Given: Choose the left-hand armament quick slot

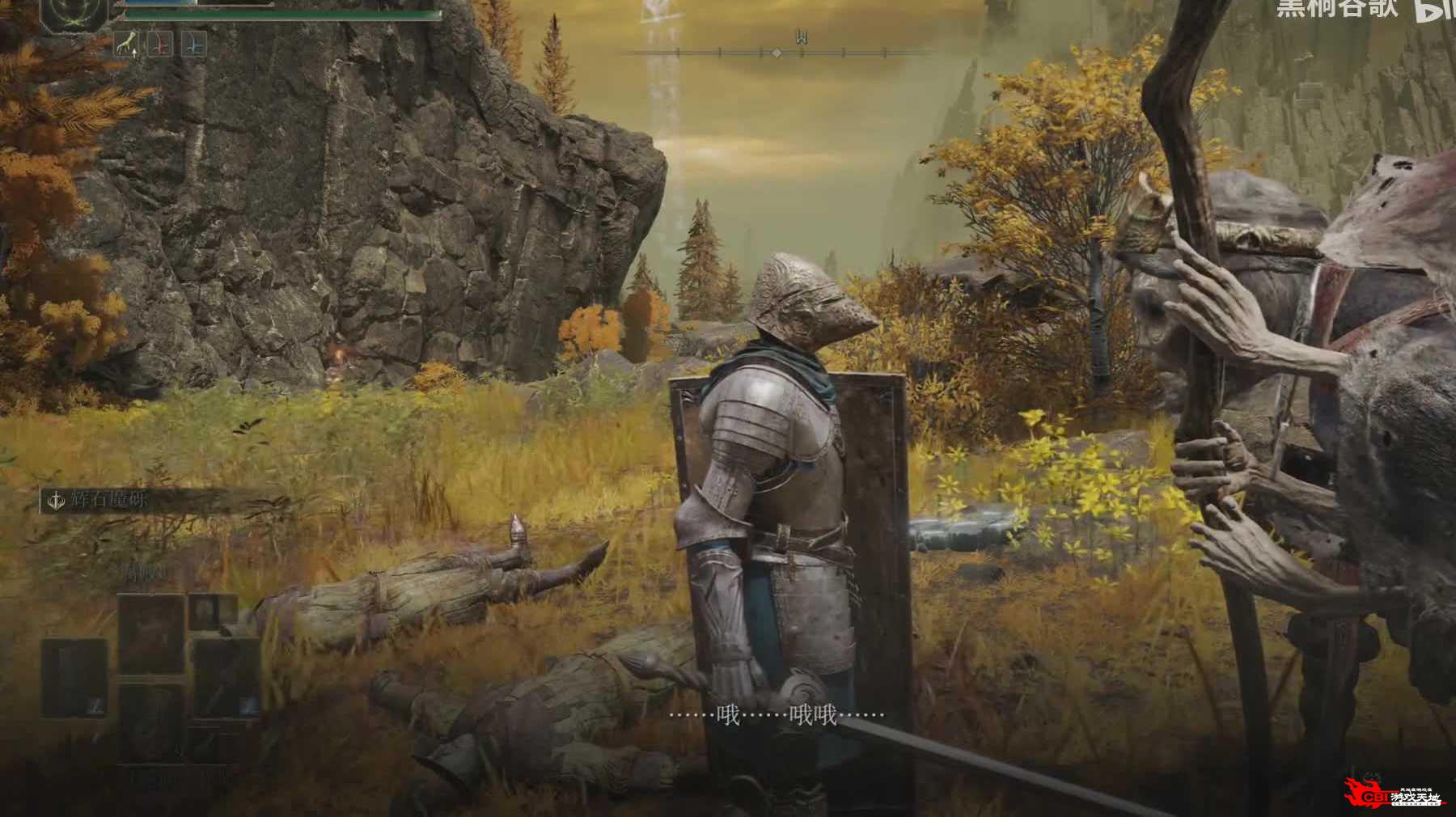Looking at the screenshot, I should tap(74, 678).
